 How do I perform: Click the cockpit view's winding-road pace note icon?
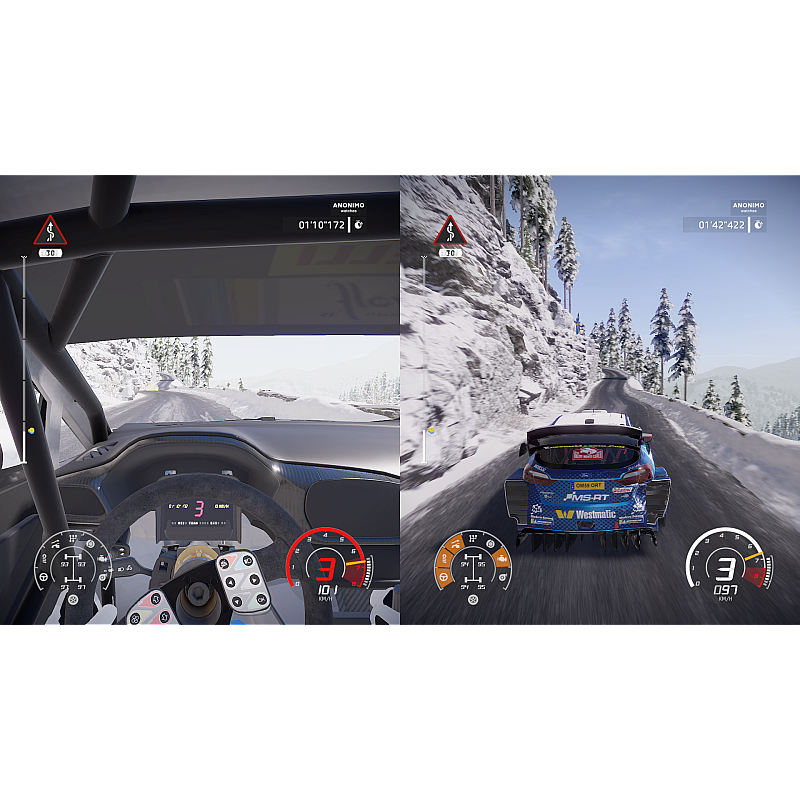click(50, 231)
